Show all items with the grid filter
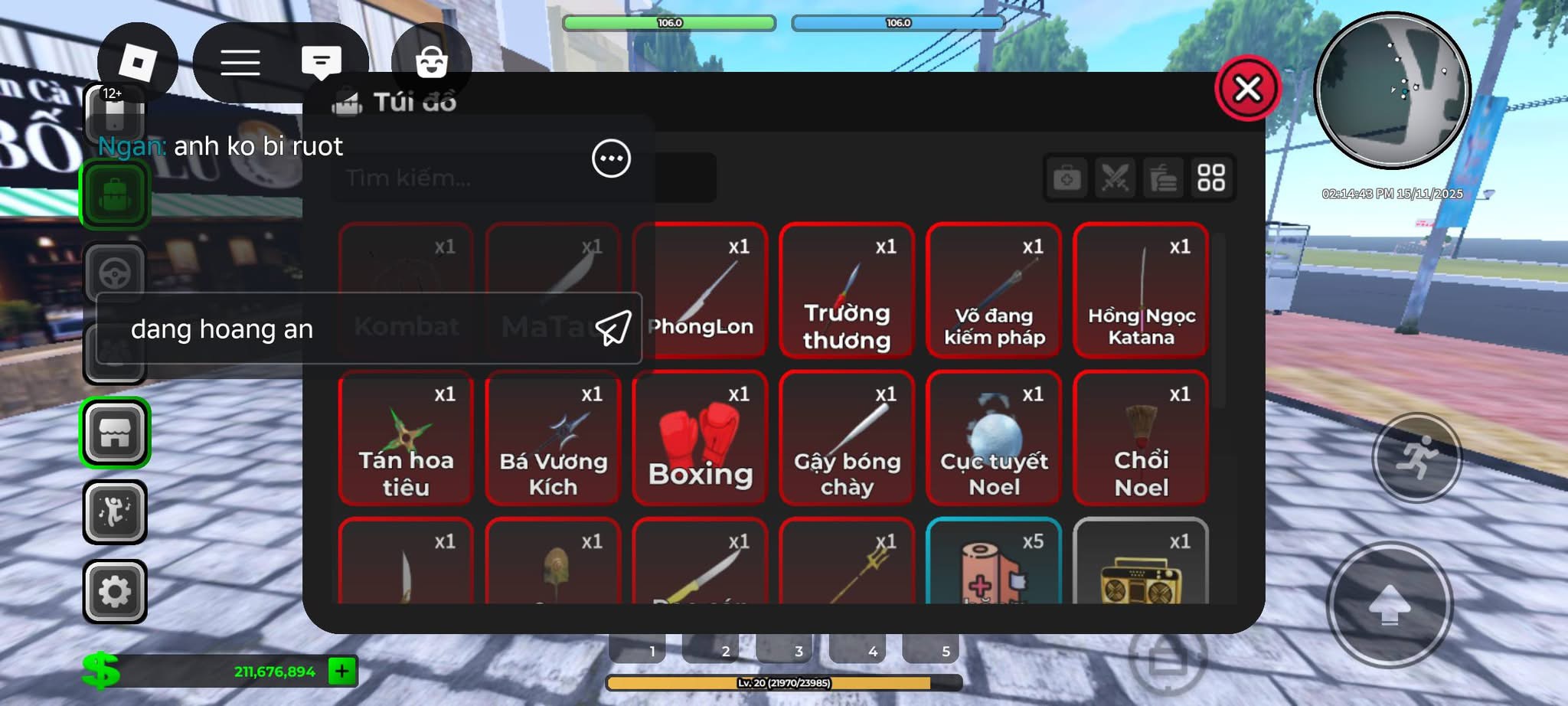This screenshot has height=706, width=1568. (x=1210, y=178)
